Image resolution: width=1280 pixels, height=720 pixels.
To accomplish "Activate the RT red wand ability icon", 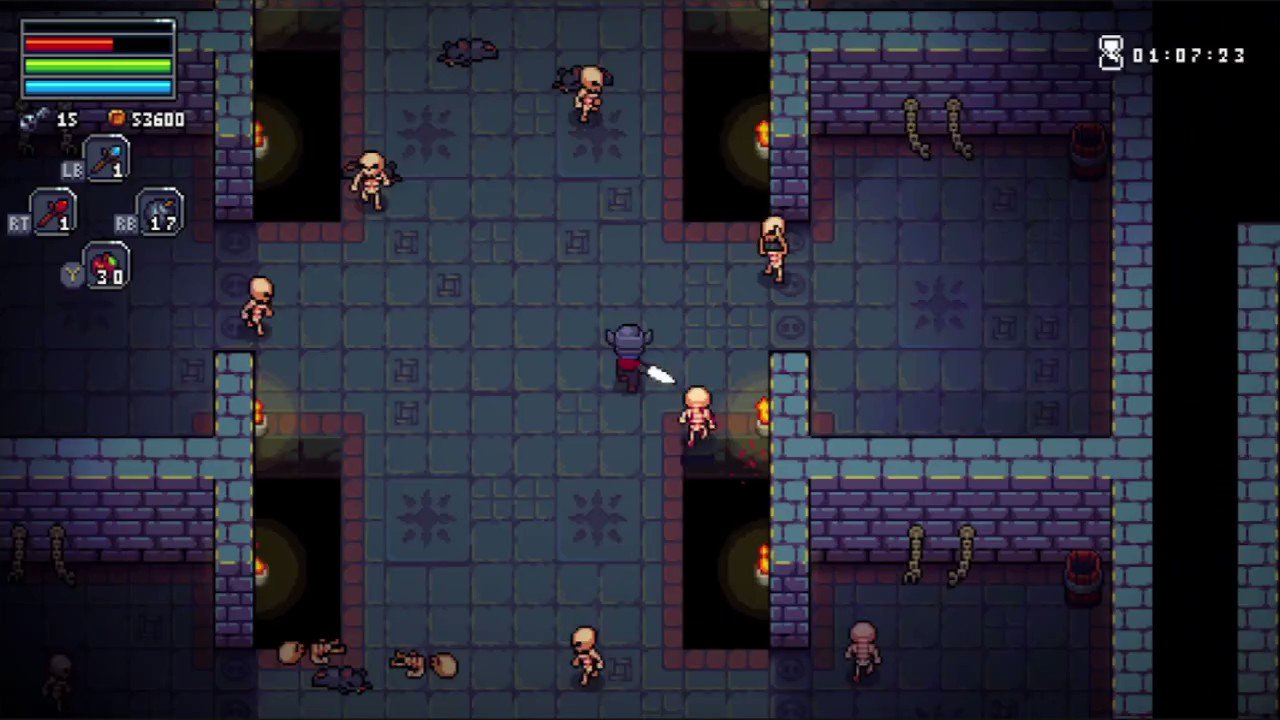I will click(x=52, y=212).
